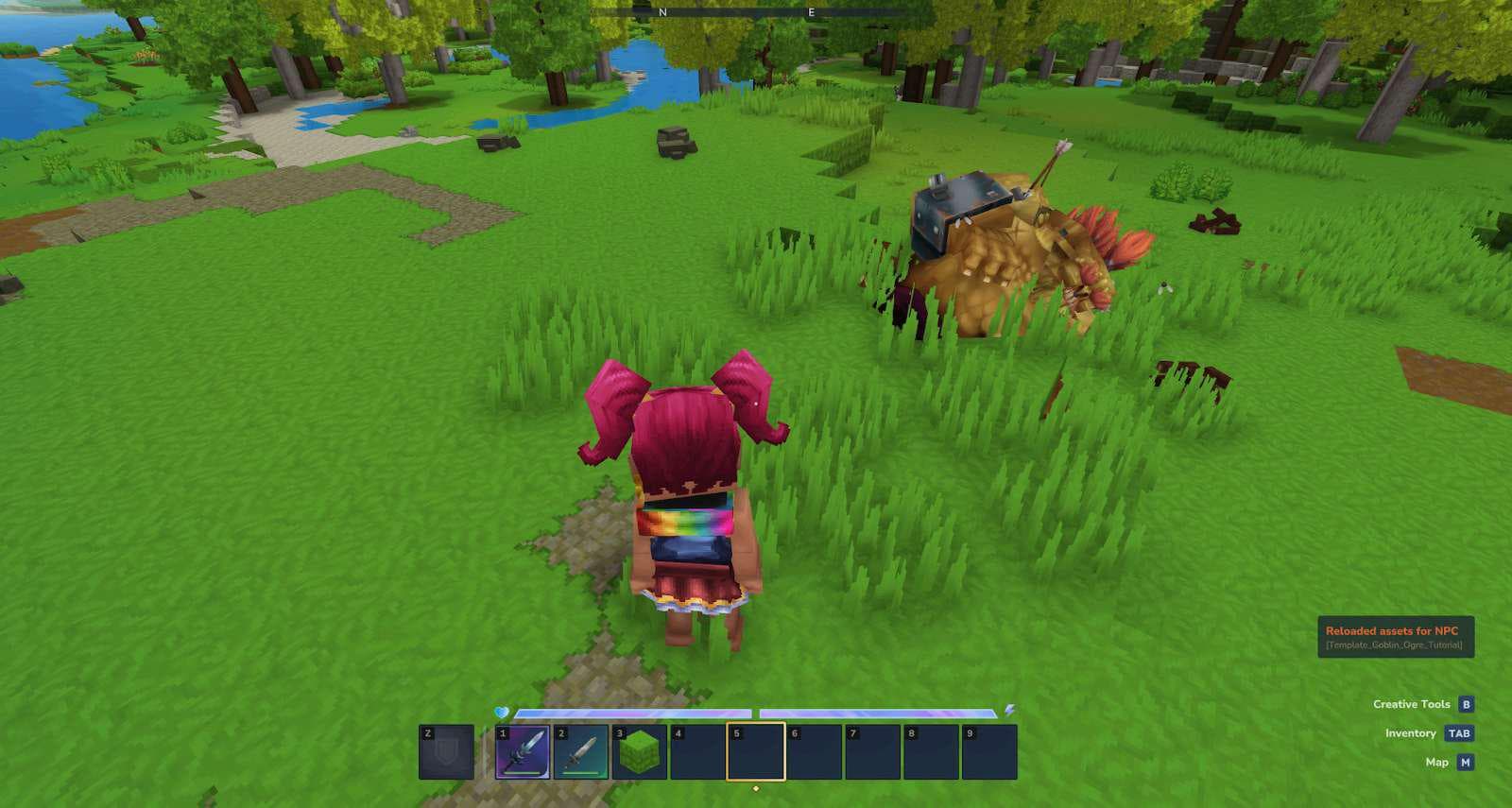The width and height of the screenshot is (1512, 808).
Task: Click the highlighted empty hotbar slot 5
Action: point(756,752)
